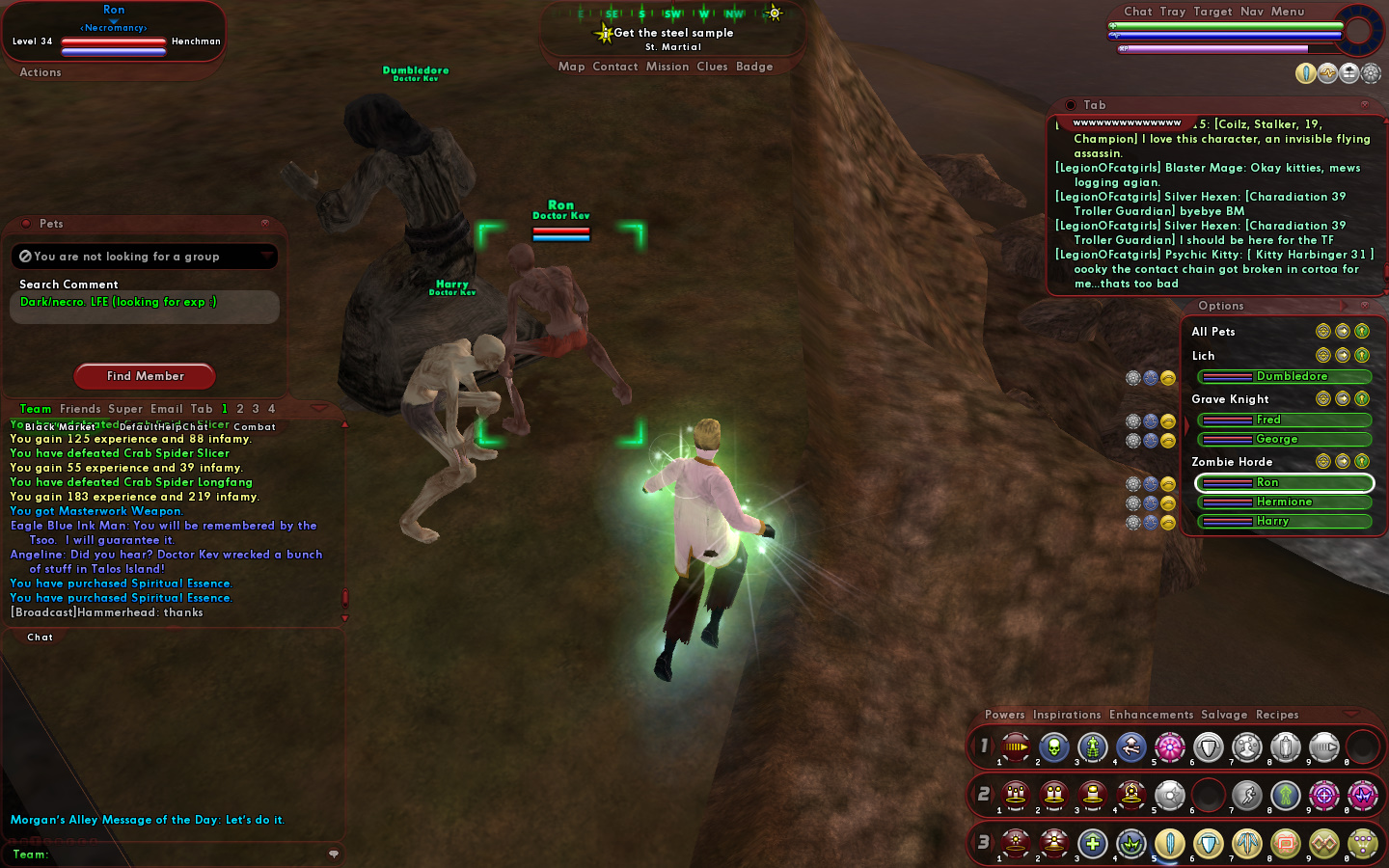
Task: Select the Combat chat tab
Action: (x=255, y=426)
